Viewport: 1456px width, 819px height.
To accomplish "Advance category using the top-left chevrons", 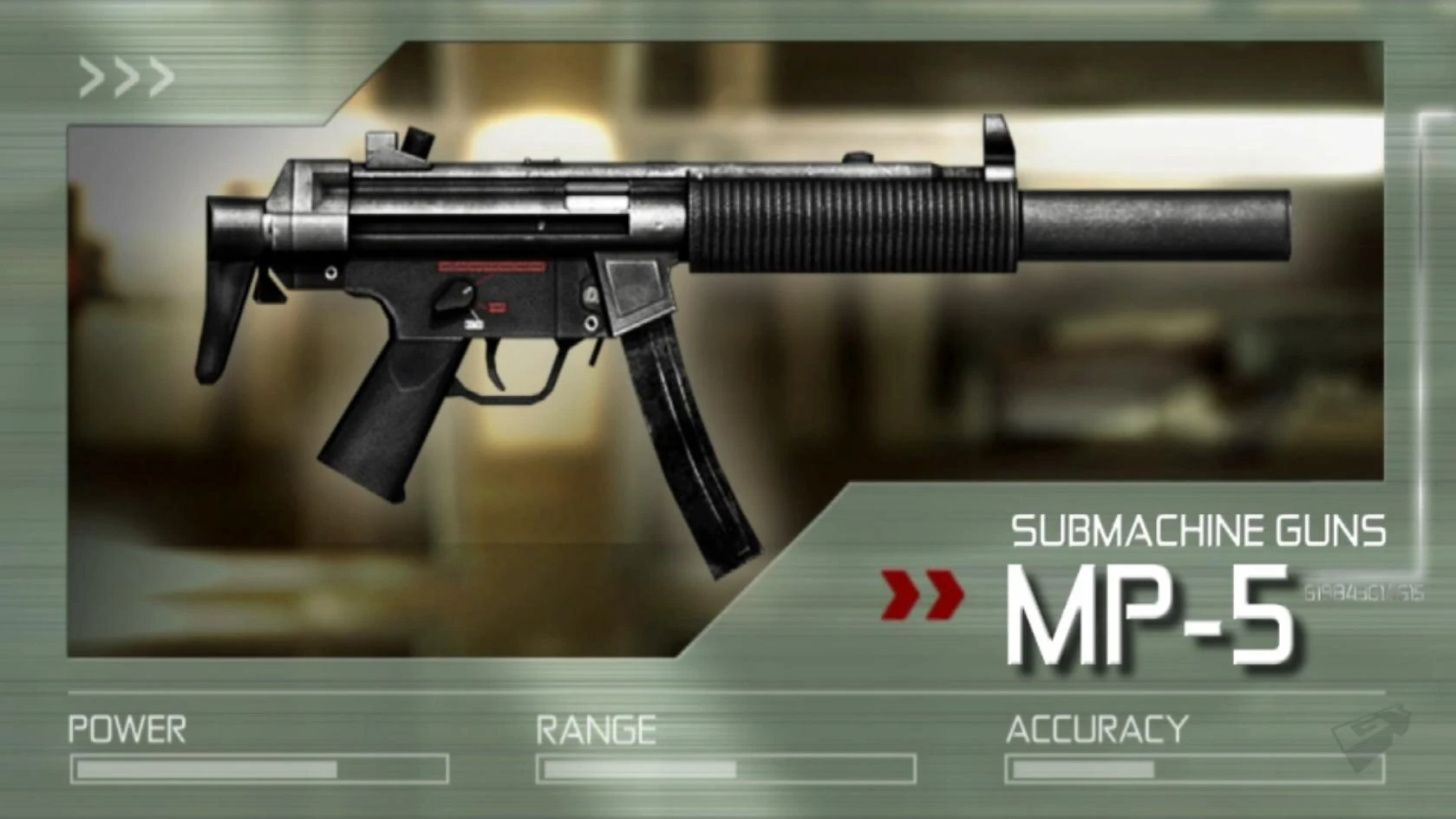I will [124, 76].
